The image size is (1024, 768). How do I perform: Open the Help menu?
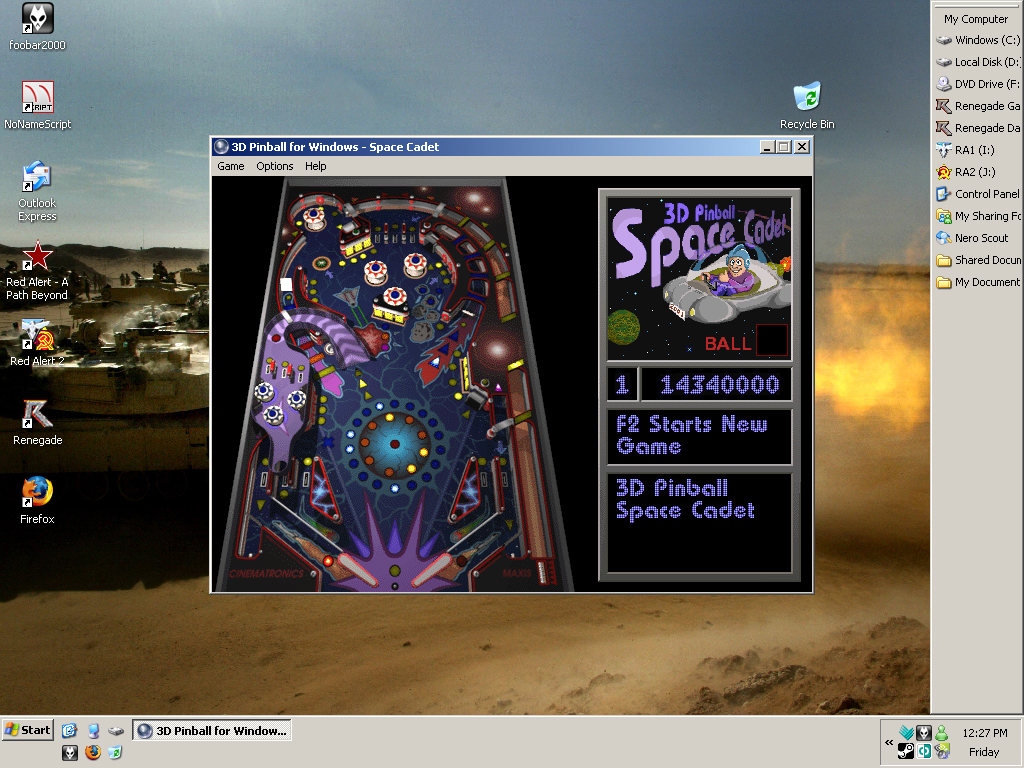pyautogui.click(x=316, y=166)
